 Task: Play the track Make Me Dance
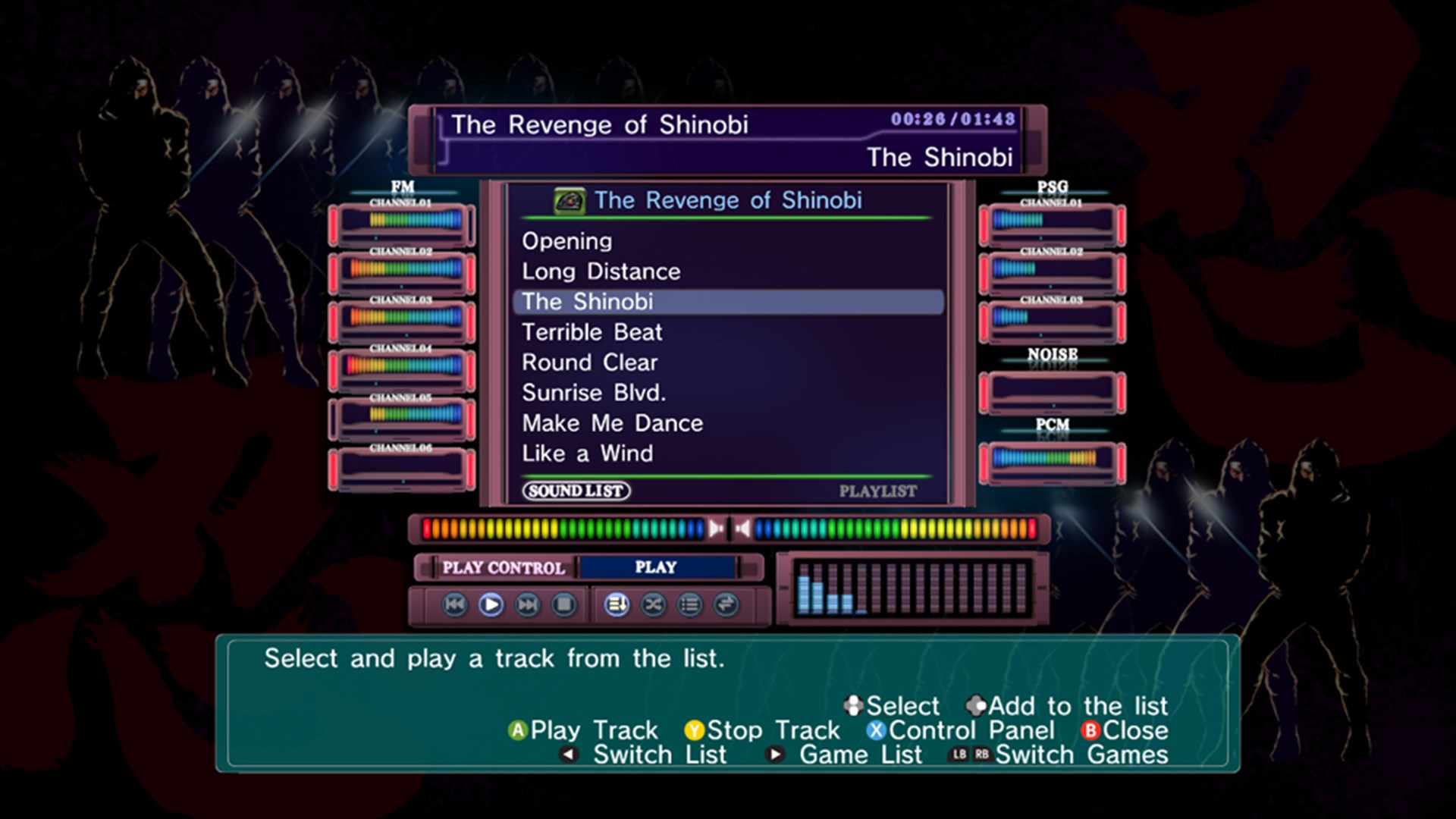click(x=611, y=423)
